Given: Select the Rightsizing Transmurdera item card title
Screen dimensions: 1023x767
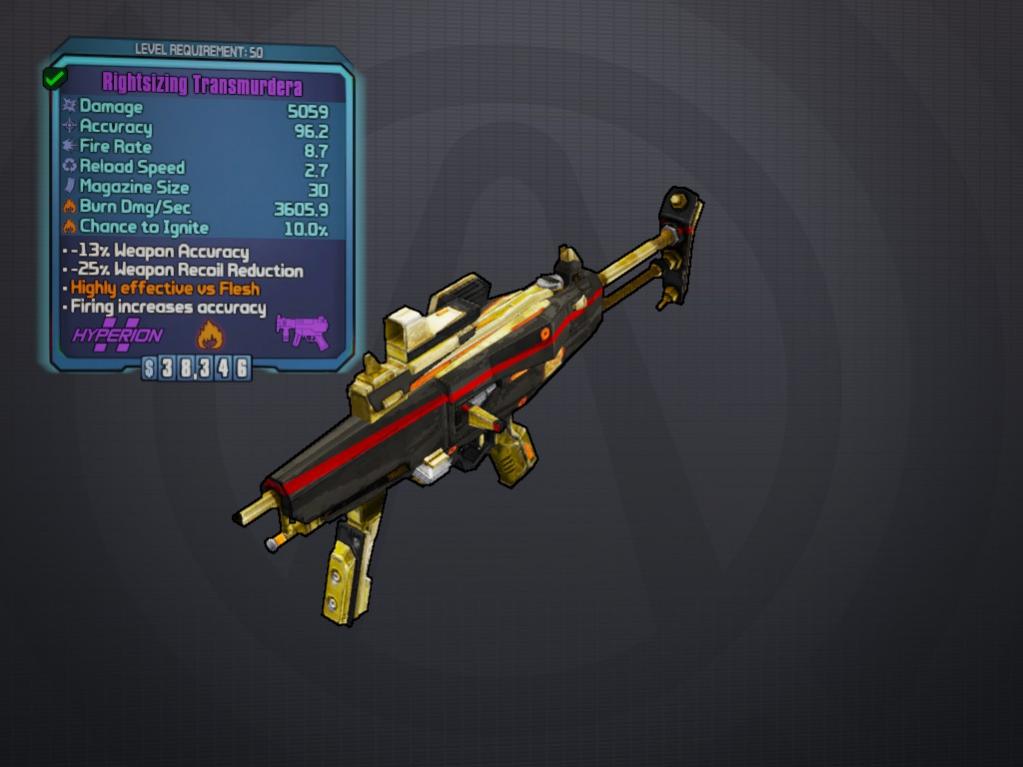Looking at the screenshot, I should (202, 84).
